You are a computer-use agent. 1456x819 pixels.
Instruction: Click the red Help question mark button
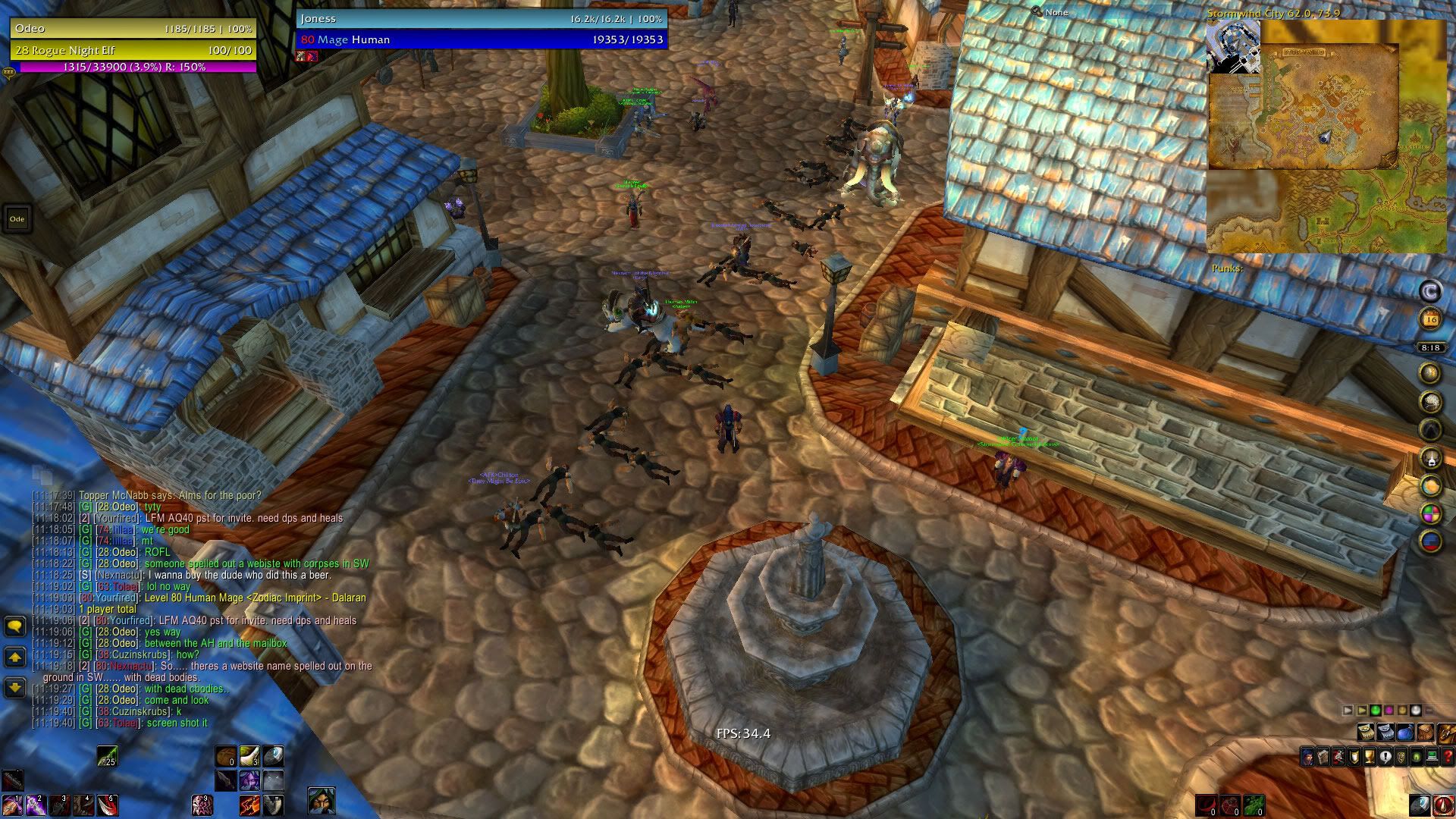[1447, 757]
